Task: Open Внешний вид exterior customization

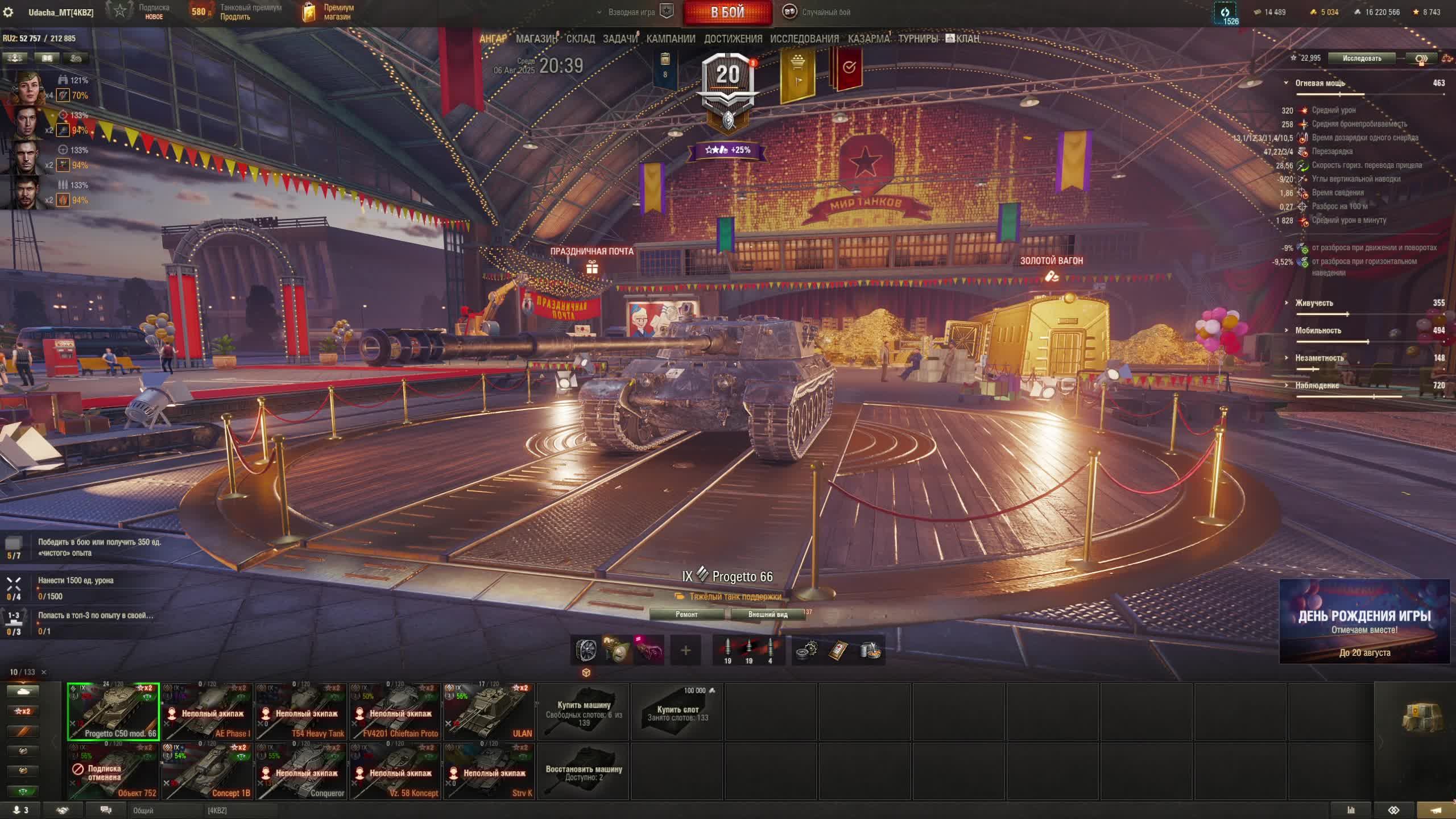Action: pyautogui.click(x=767, y=614)
